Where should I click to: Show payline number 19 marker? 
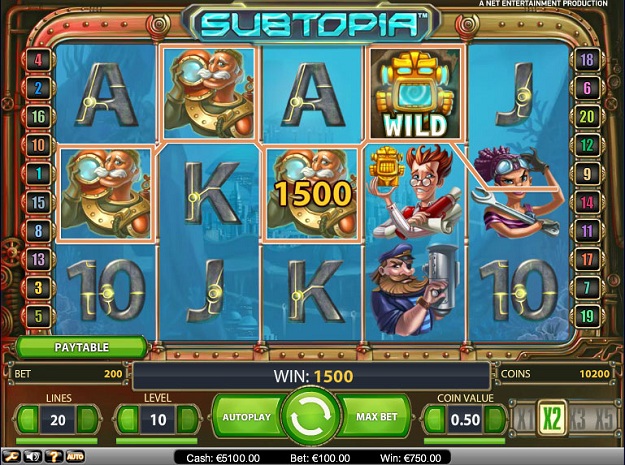point(587,317)
